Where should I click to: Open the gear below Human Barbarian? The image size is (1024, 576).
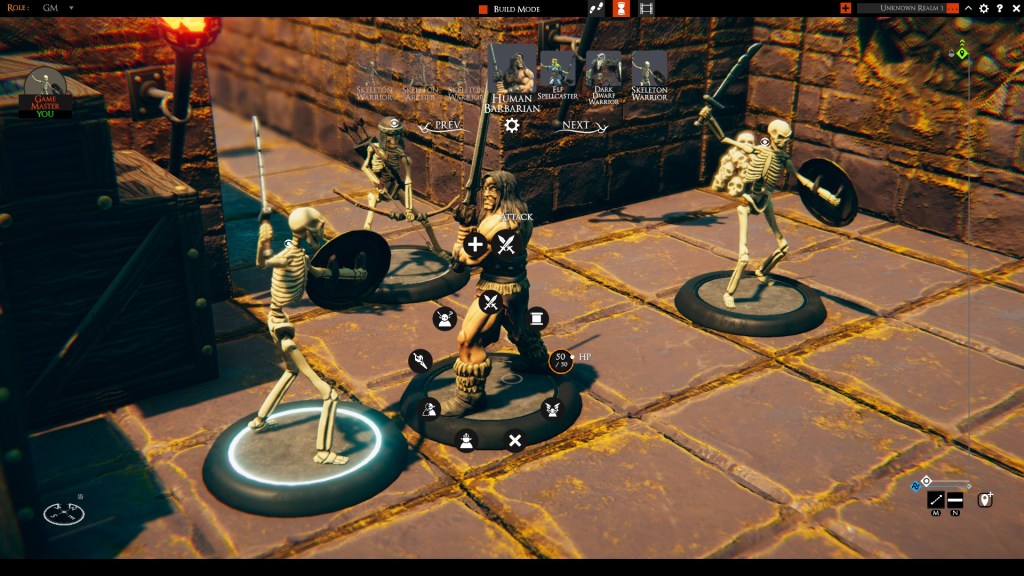(511, 125)
